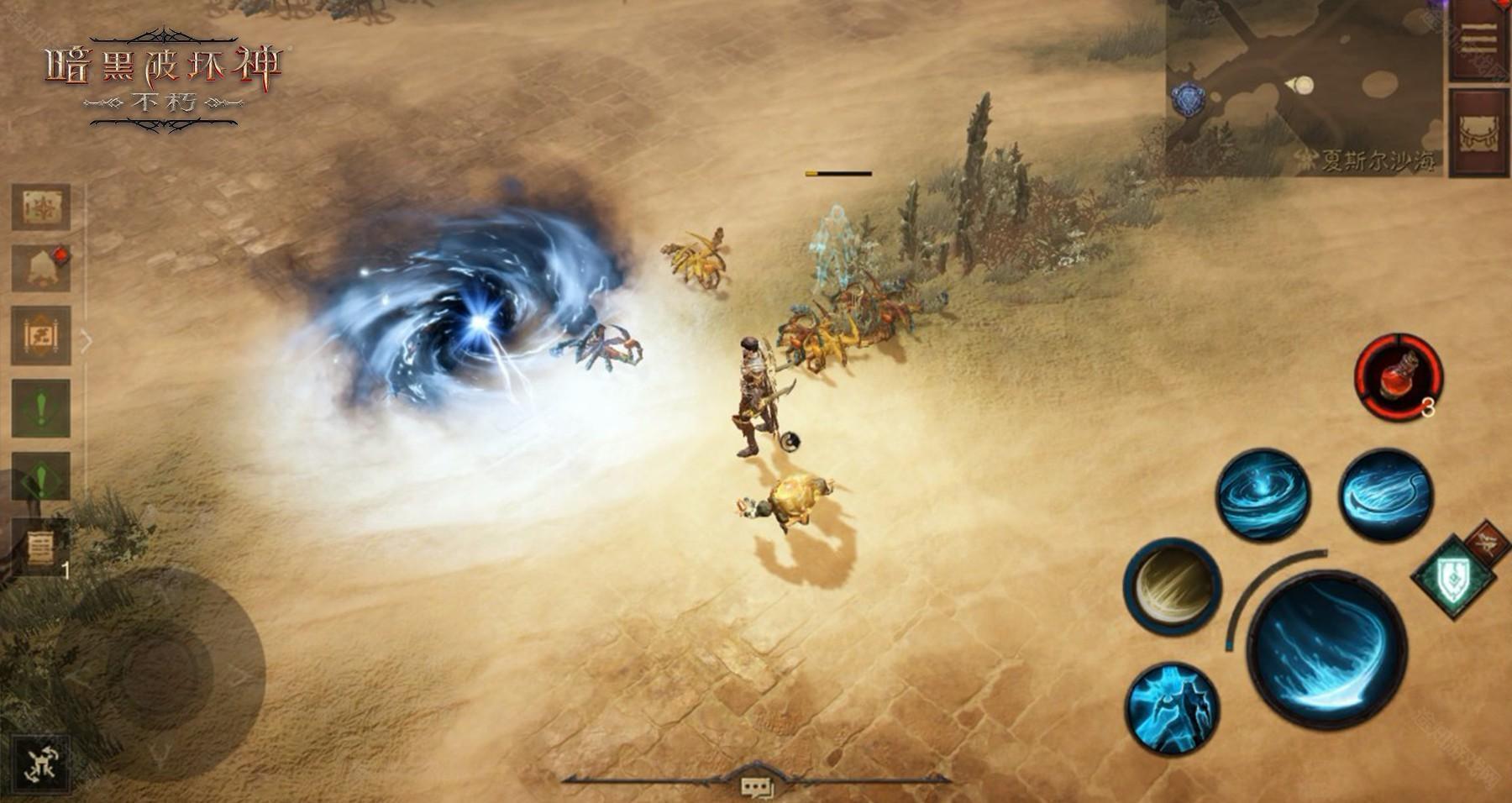This screenshot has width=1512, height=803.
Task: Select the upper green exclamation quest marker
Action: [x=40, y=408]
